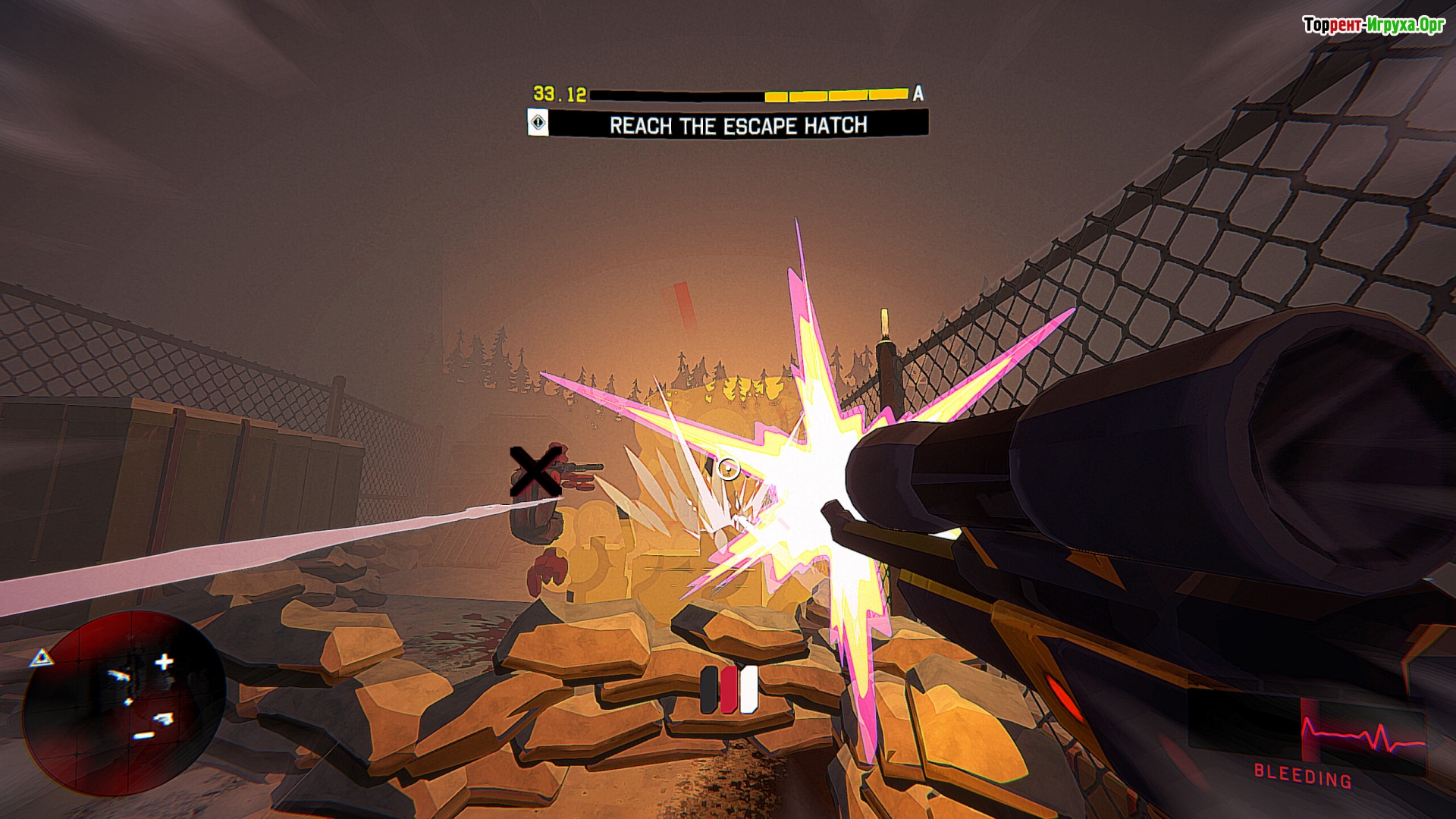The width and height of the screenshot is (1456, 819).
Task: Click the warning triangle beside the radar
Action: click(42, 658)
